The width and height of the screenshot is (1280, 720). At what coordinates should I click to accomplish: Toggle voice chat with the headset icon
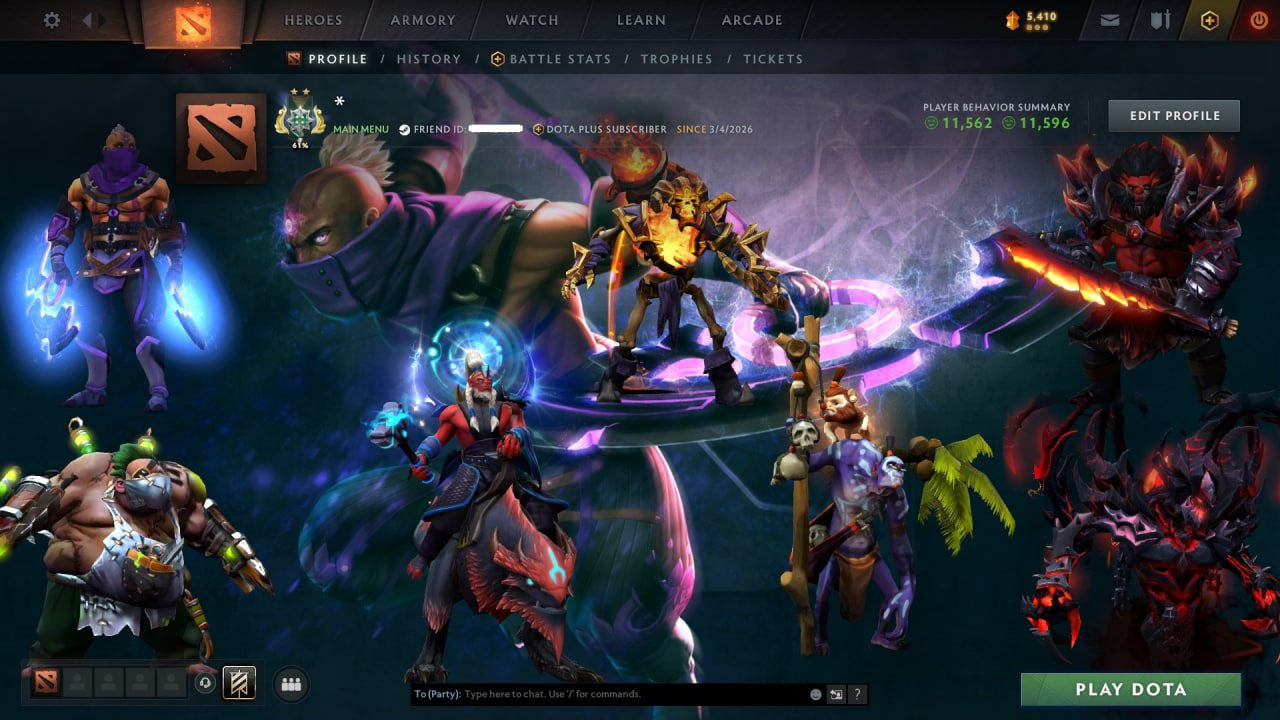203,682
